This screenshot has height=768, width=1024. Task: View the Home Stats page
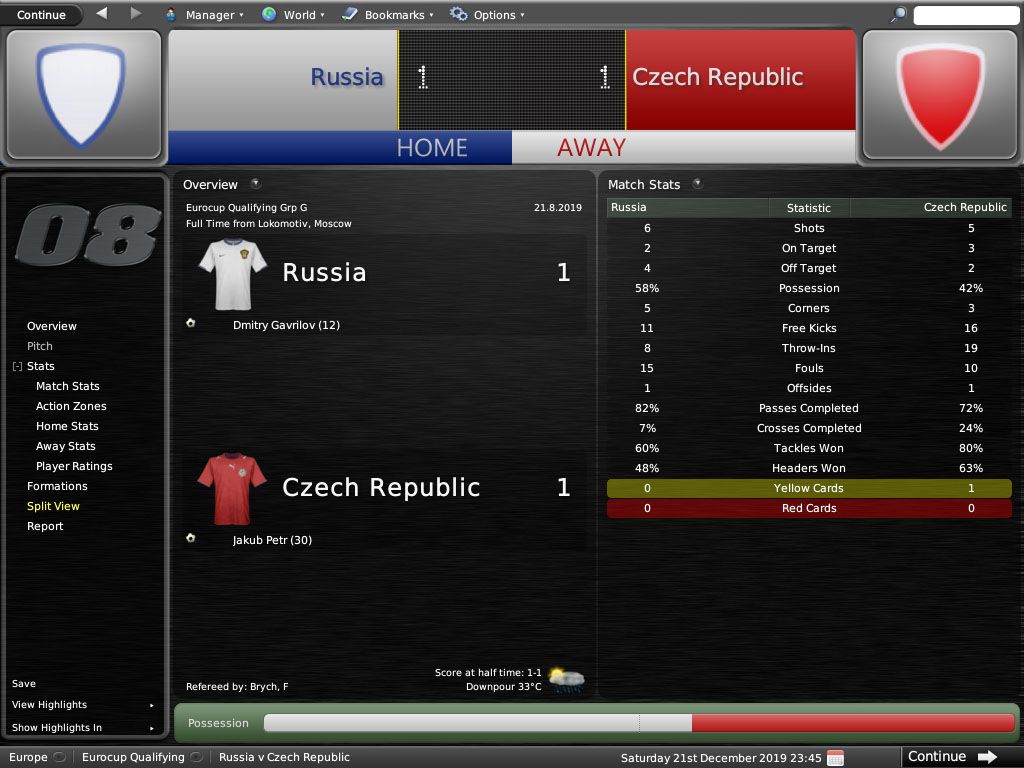[x=67, y=426]
